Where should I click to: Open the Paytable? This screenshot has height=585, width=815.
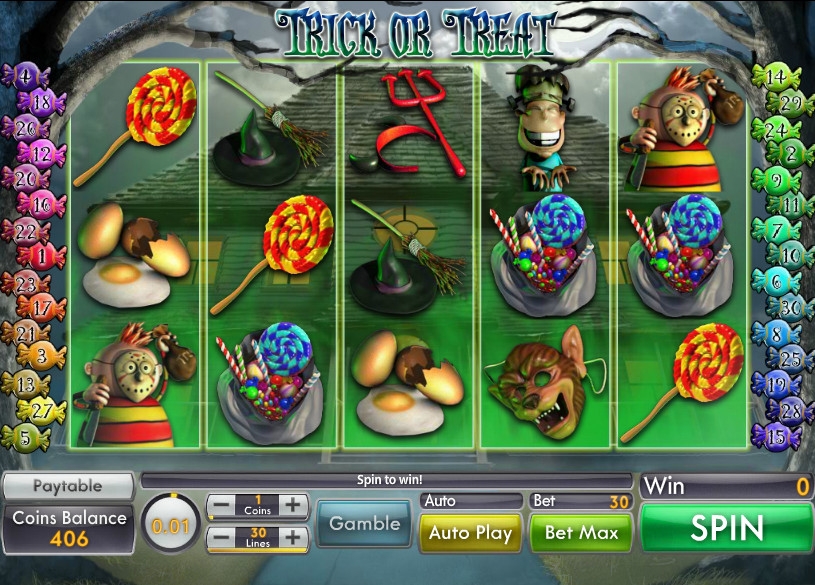point(67,486)
